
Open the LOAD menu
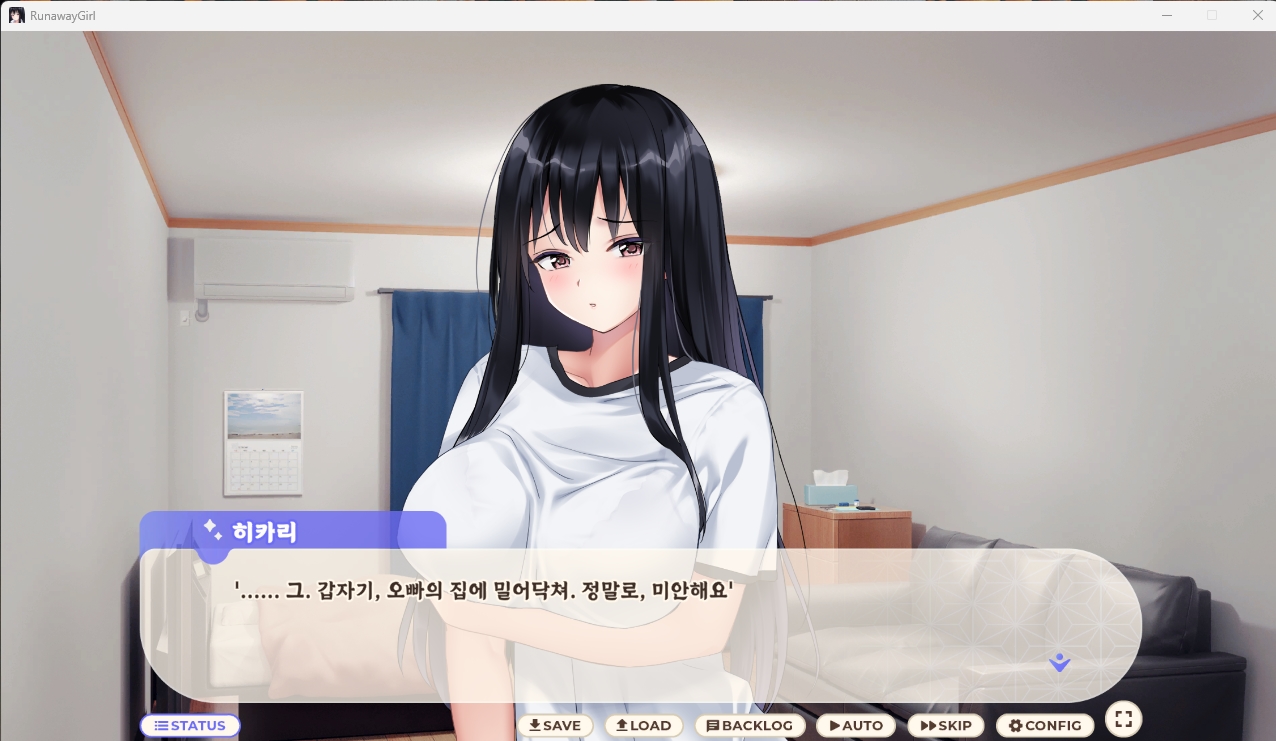643,726
